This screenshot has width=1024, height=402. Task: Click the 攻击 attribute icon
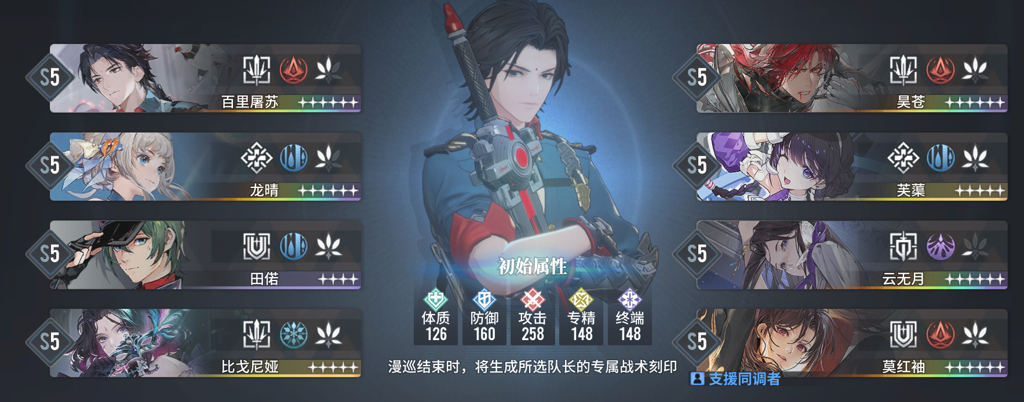click(533, 298)
